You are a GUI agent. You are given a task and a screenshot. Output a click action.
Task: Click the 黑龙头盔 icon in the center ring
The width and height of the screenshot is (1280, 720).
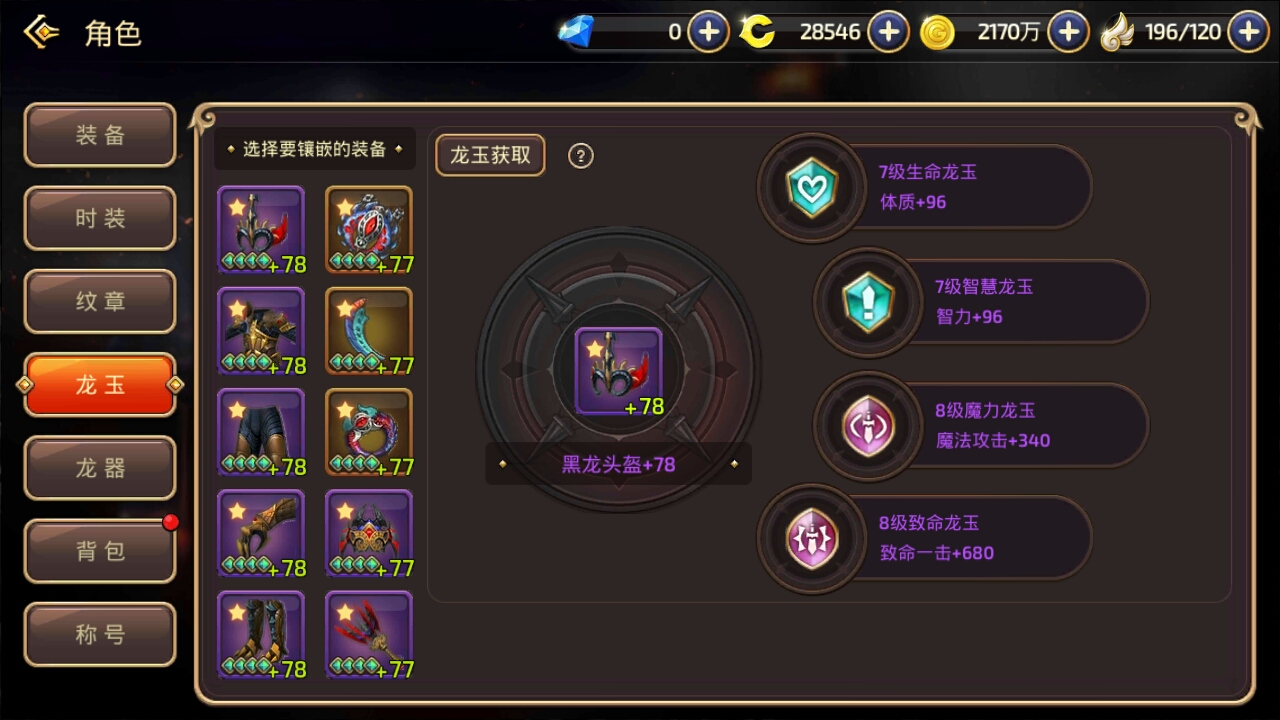(x=618, y=371)
